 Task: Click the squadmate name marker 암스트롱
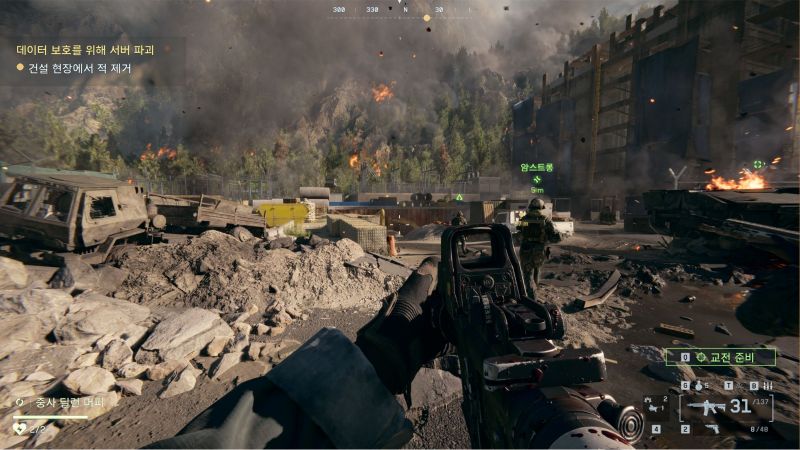coord(536,168)
